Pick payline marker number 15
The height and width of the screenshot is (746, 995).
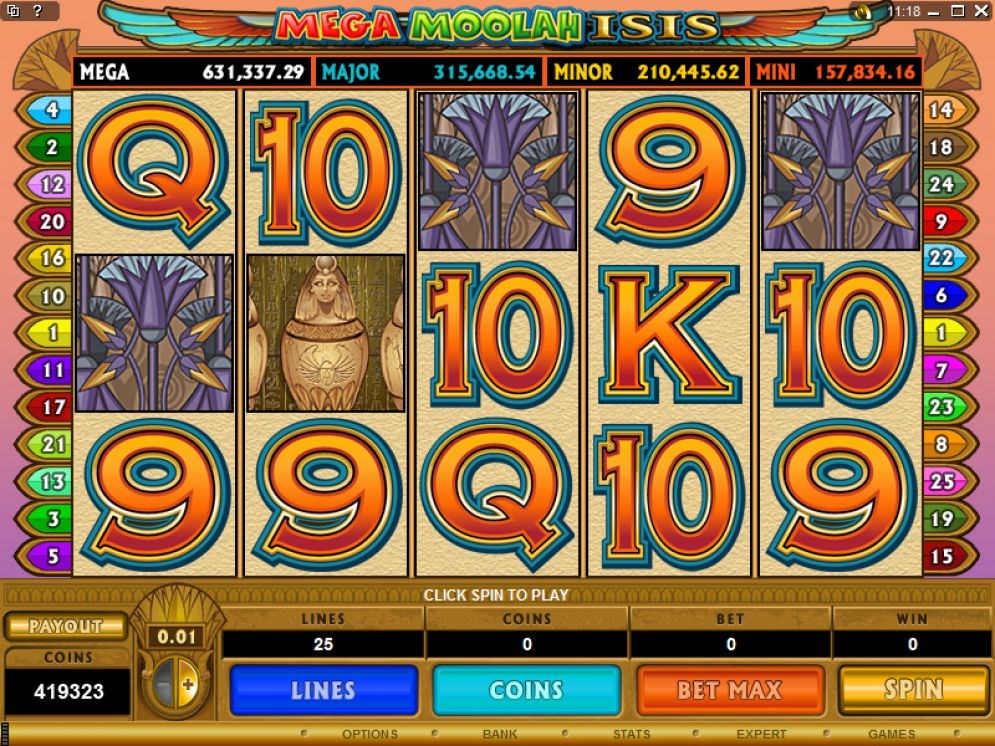[942, 556]
